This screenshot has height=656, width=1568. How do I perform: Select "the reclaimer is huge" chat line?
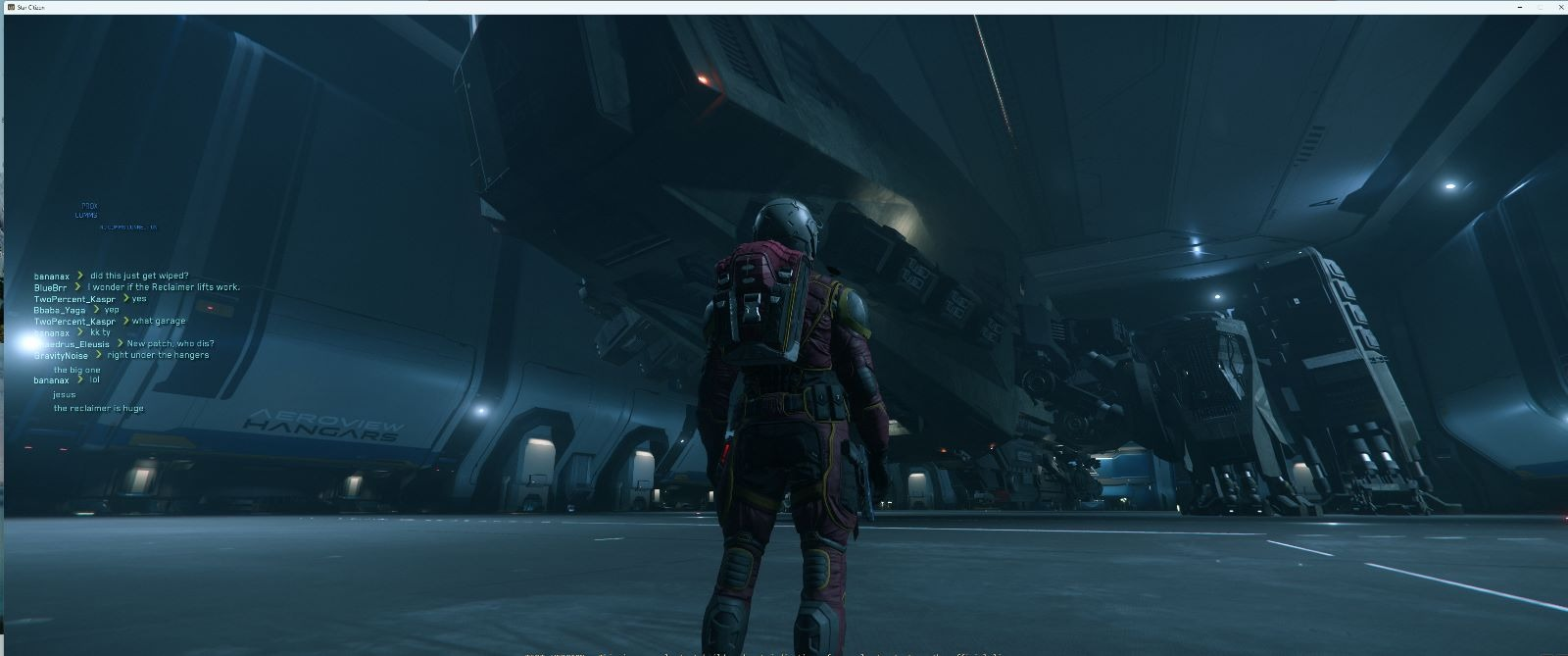(x=99, y=408)
